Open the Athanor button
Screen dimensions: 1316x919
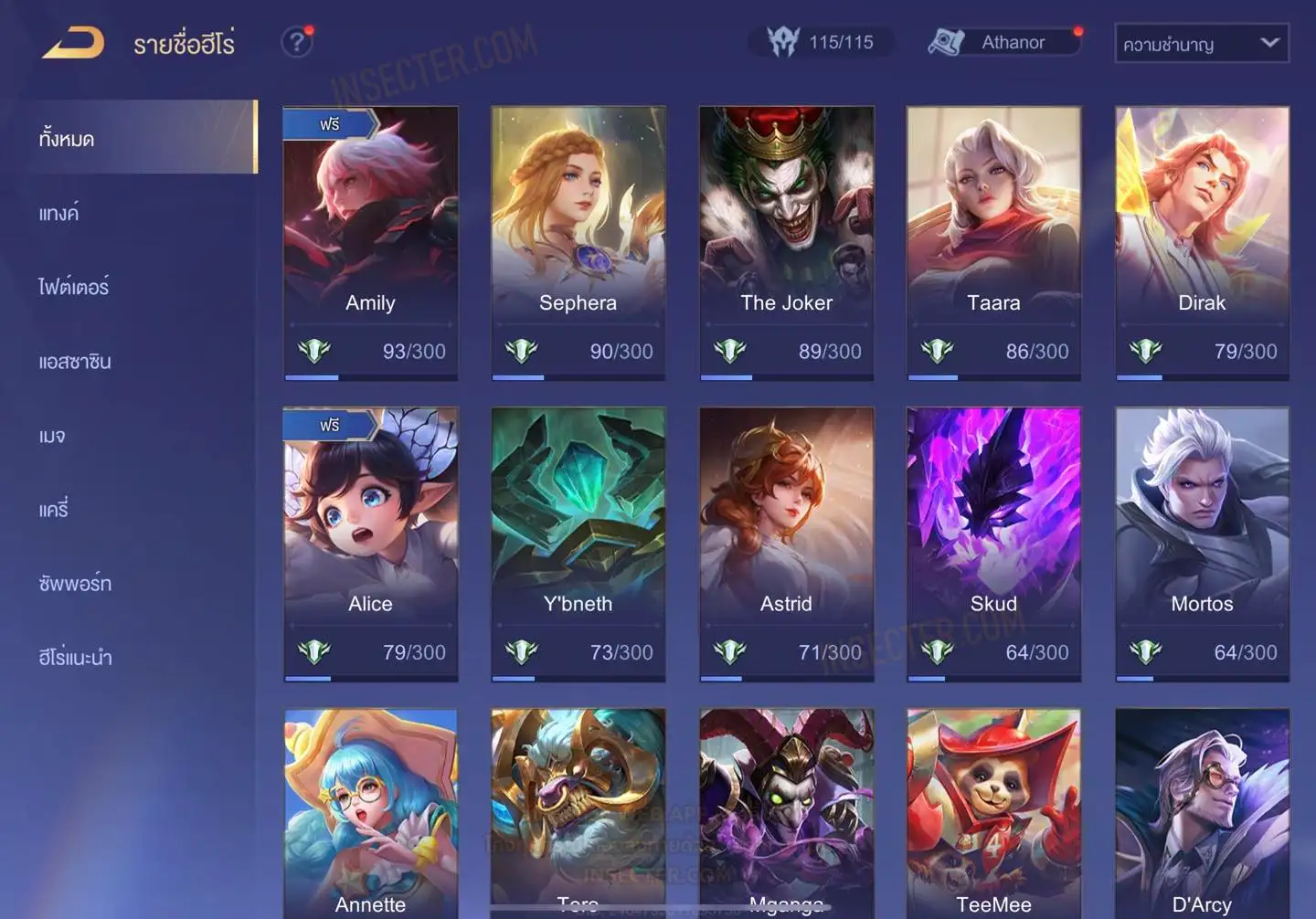1004,42
